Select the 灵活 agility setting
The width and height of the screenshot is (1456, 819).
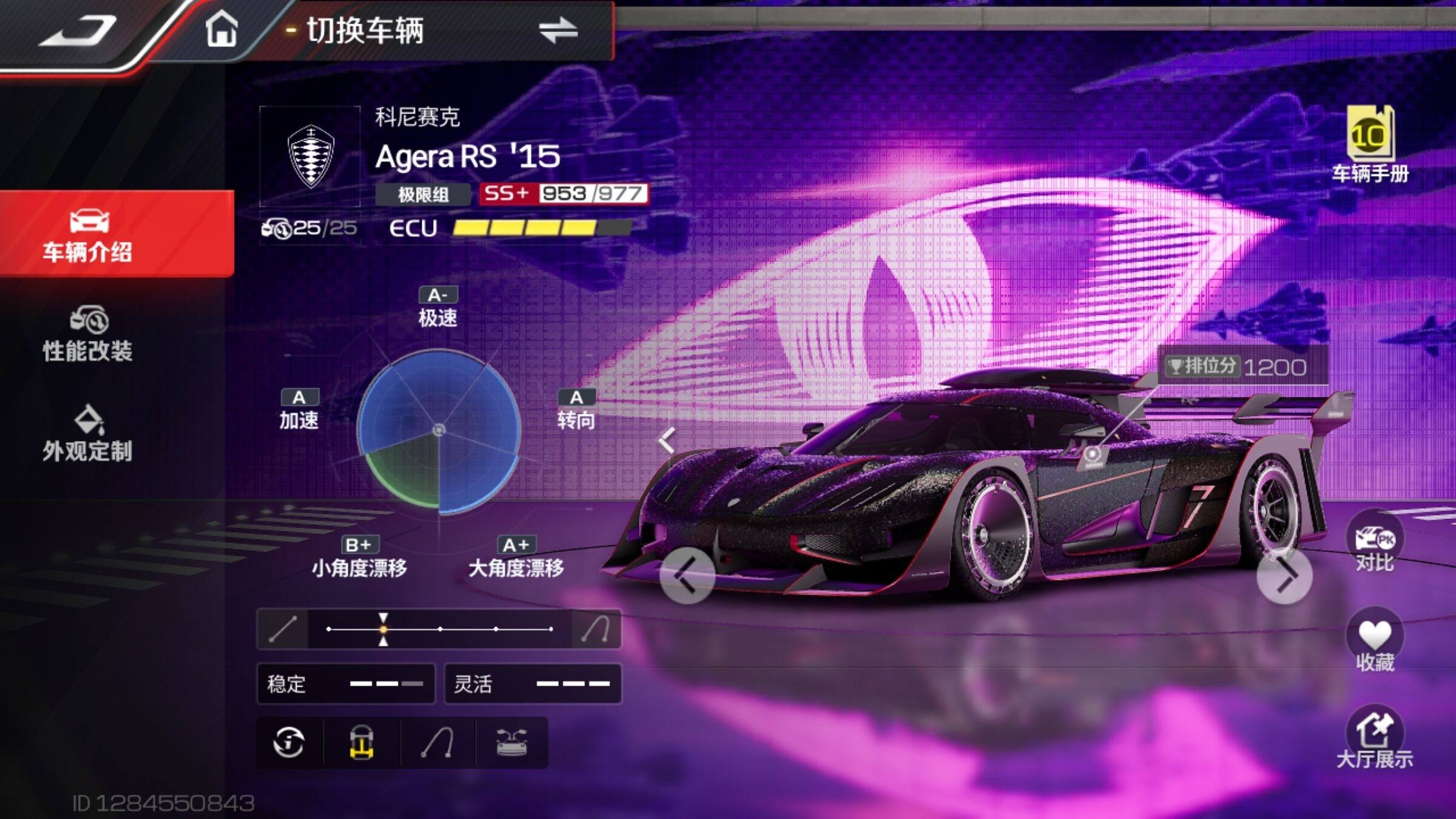pos(533,684)
